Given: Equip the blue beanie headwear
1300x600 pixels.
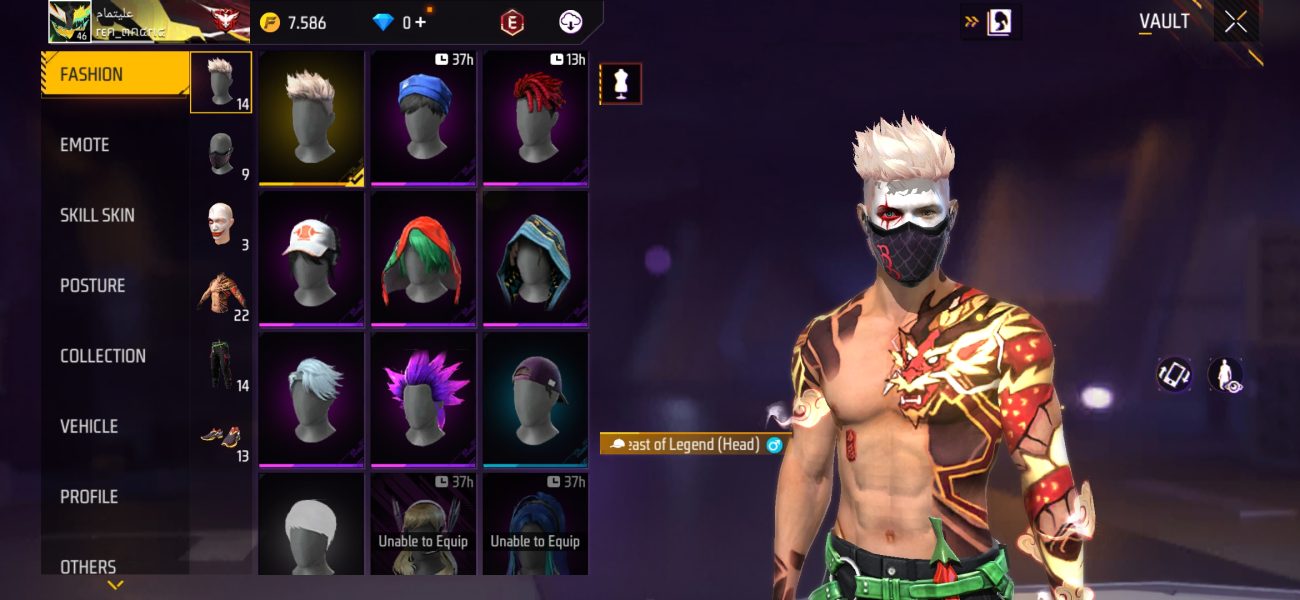Looking at the screenshot, I should [x=423, y=118].
